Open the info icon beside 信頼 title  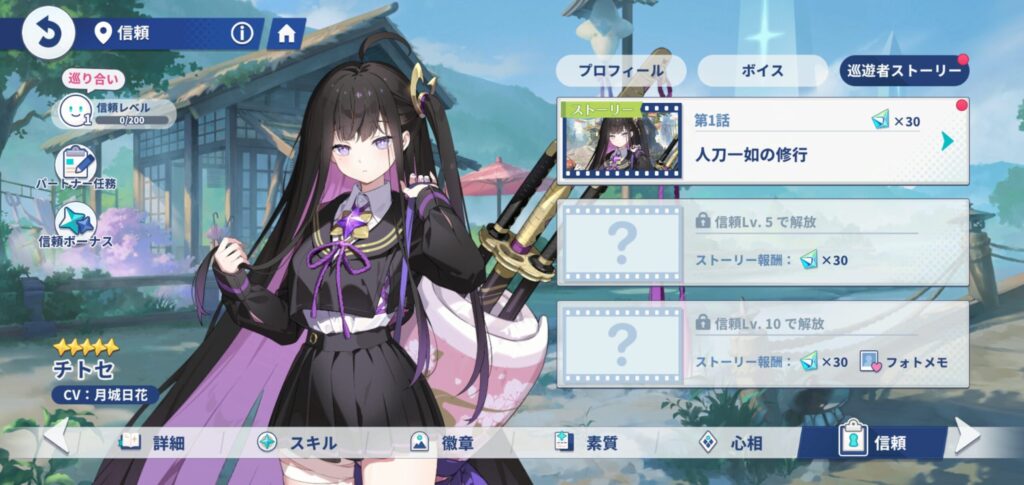(242, 33)
